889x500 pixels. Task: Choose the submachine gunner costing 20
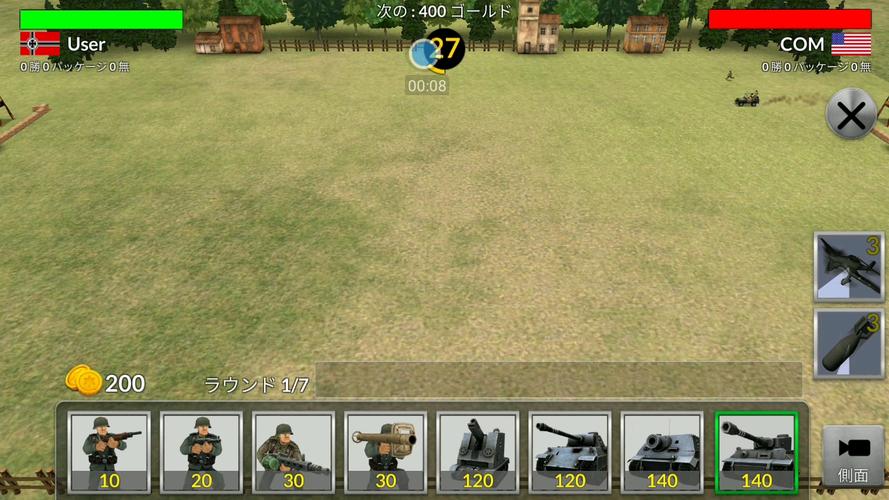202,452
